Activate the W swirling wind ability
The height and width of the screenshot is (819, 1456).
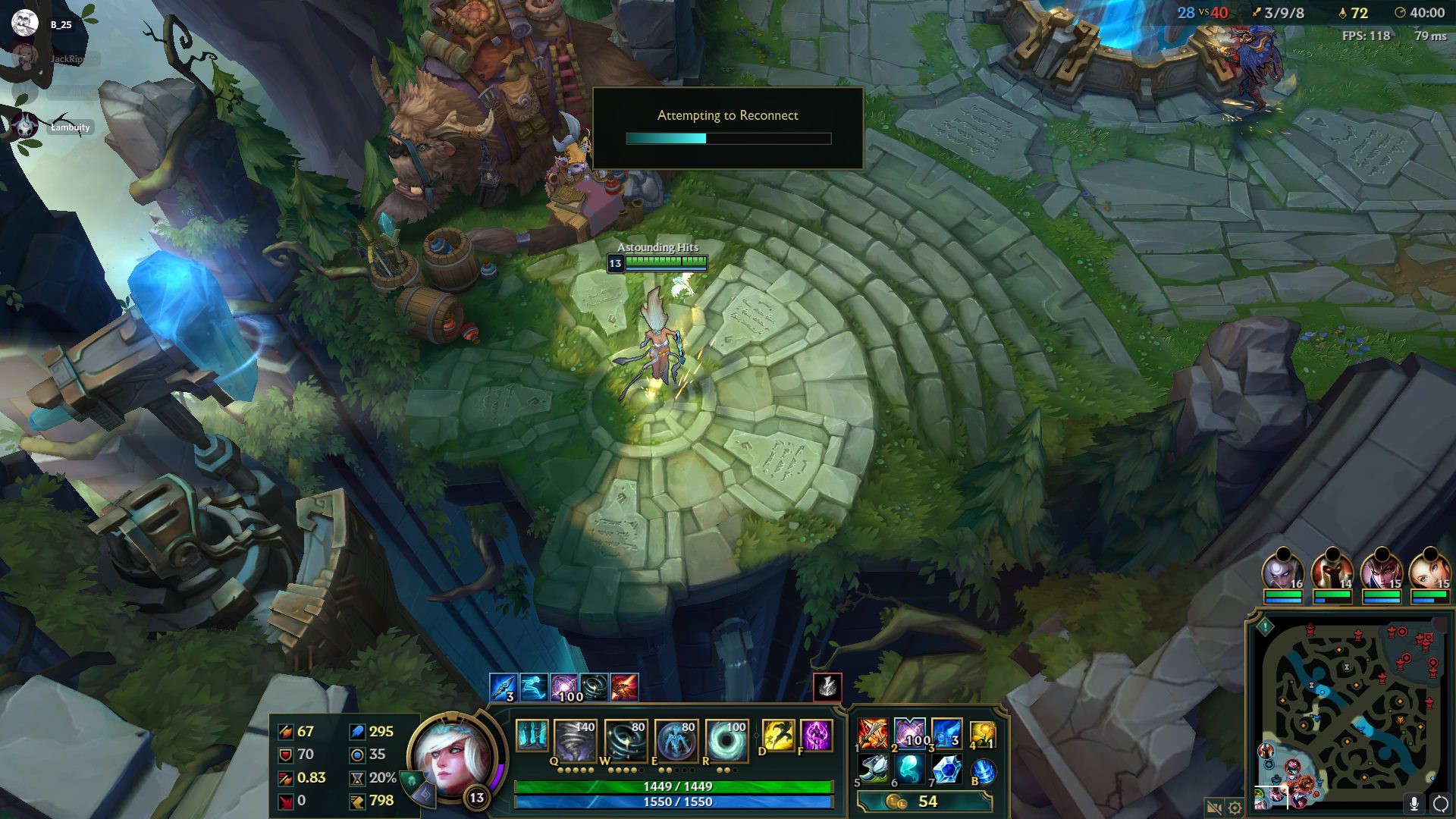(x=626, y=738)
